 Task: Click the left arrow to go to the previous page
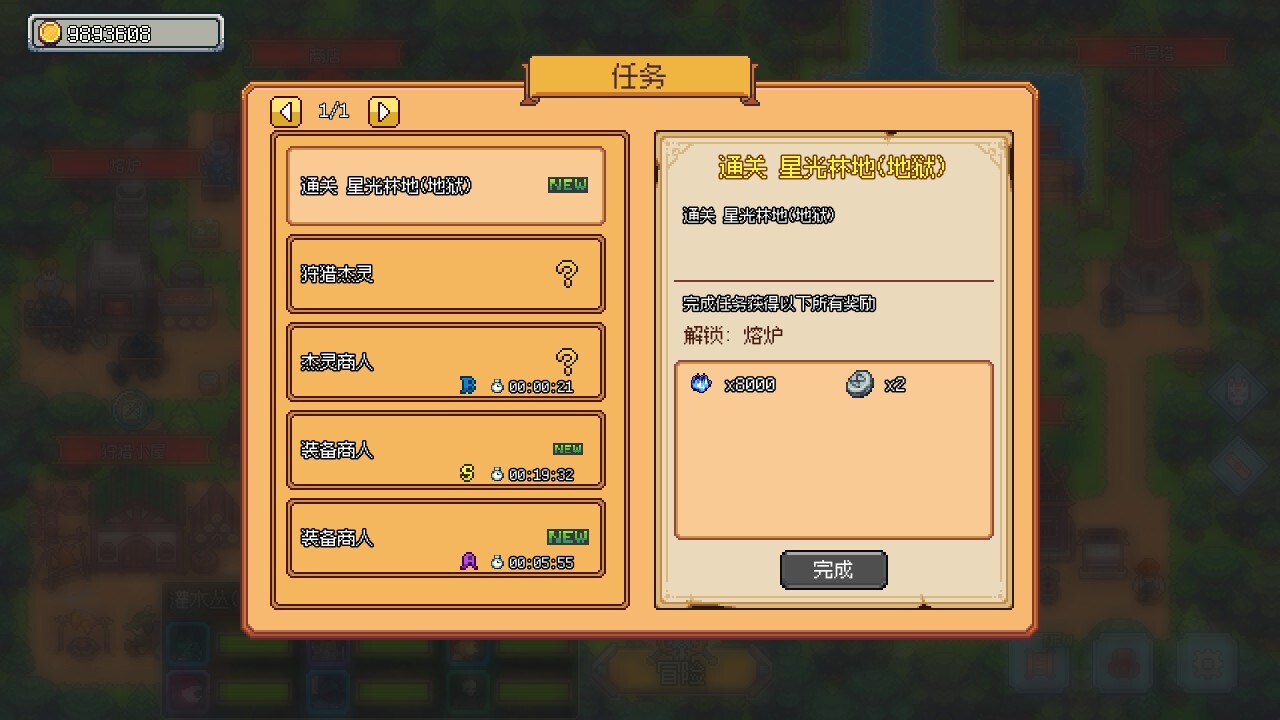tap(286, 112)
